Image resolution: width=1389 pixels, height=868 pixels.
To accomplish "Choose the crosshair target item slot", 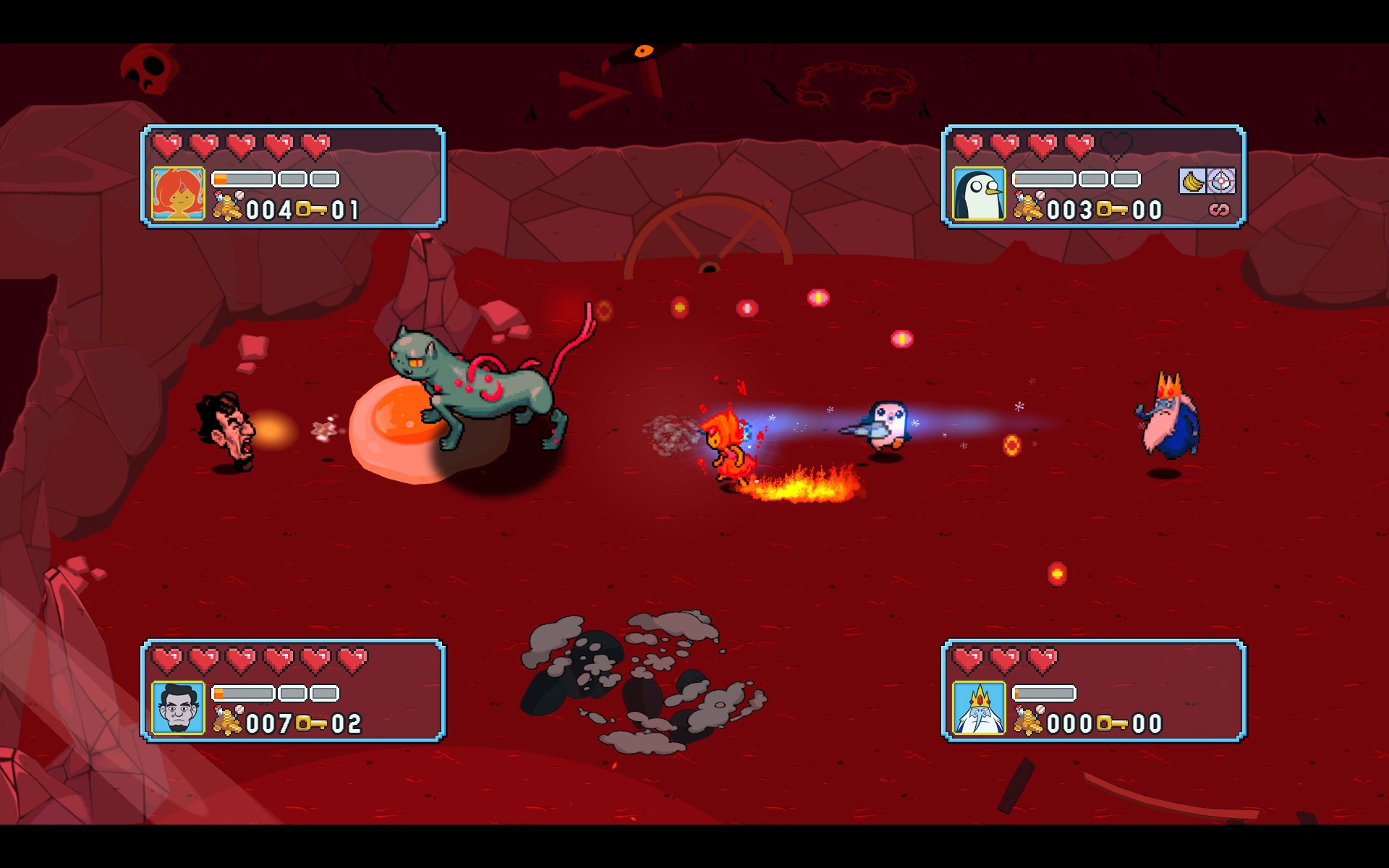I will pyautogui.click(x=1221, y=181).
